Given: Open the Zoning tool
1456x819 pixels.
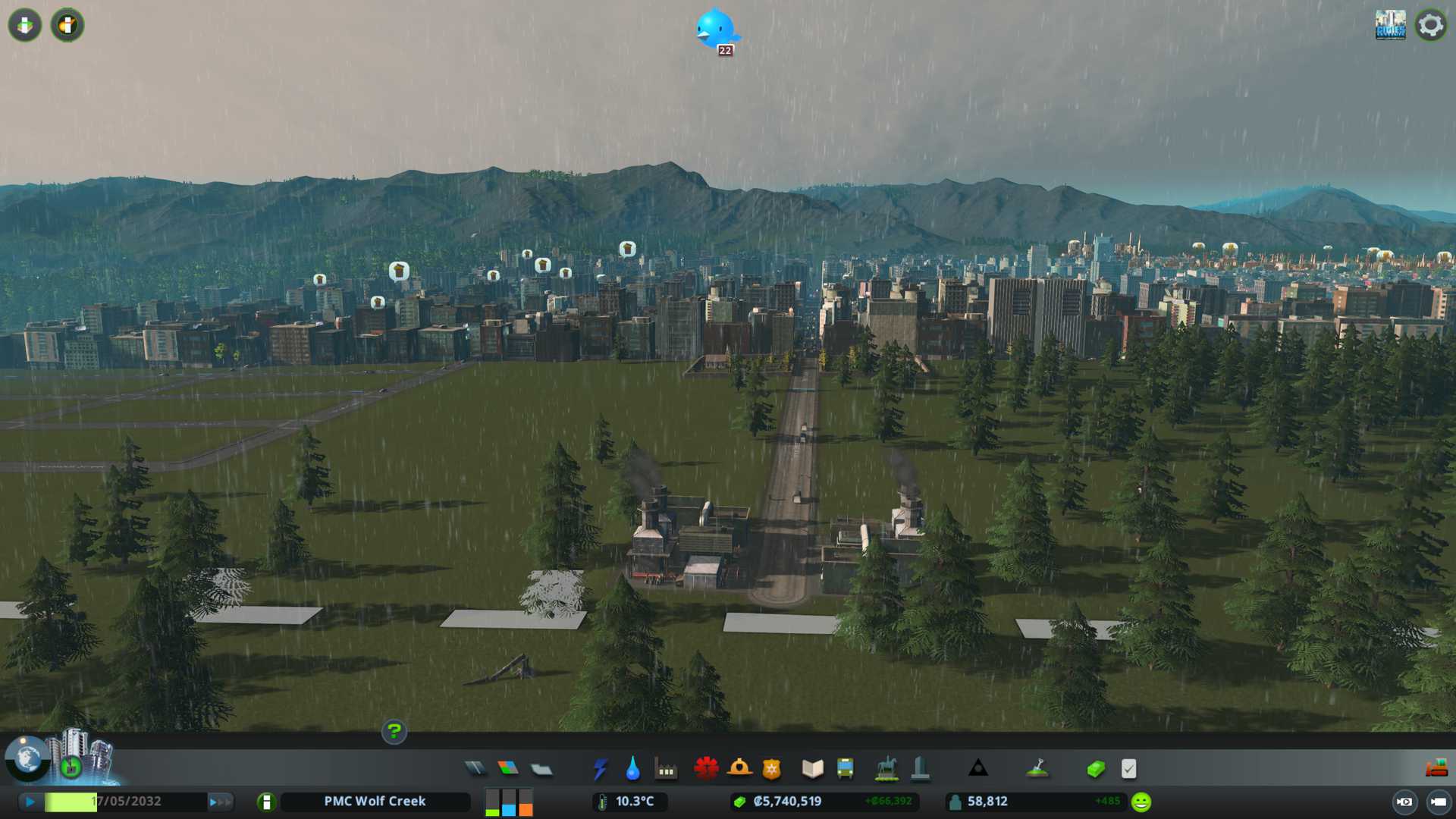Looking at the screenshot, I should (x=508, y=769).
